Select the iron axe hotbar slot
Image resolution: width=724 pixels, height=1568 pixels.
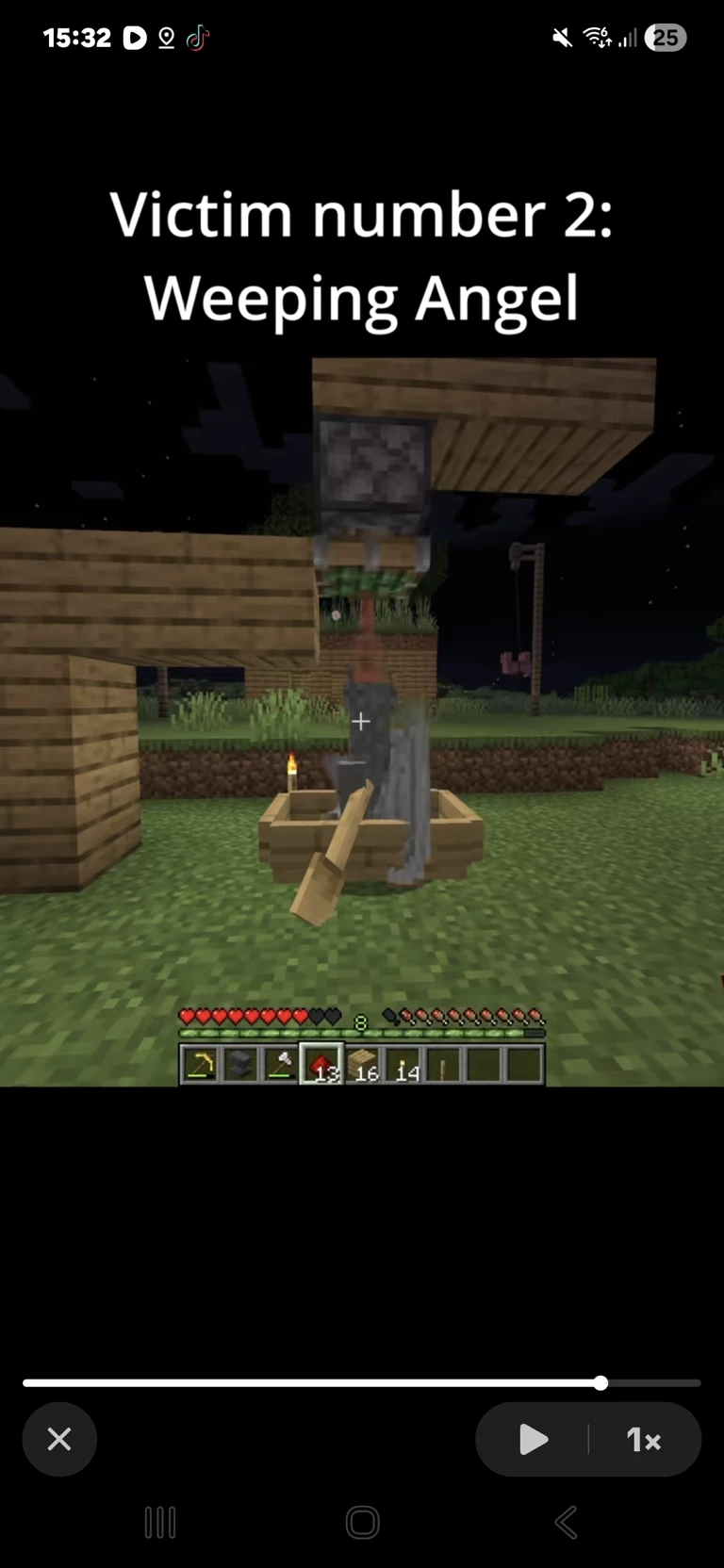pyautogui.click(x=280, y=1065)
